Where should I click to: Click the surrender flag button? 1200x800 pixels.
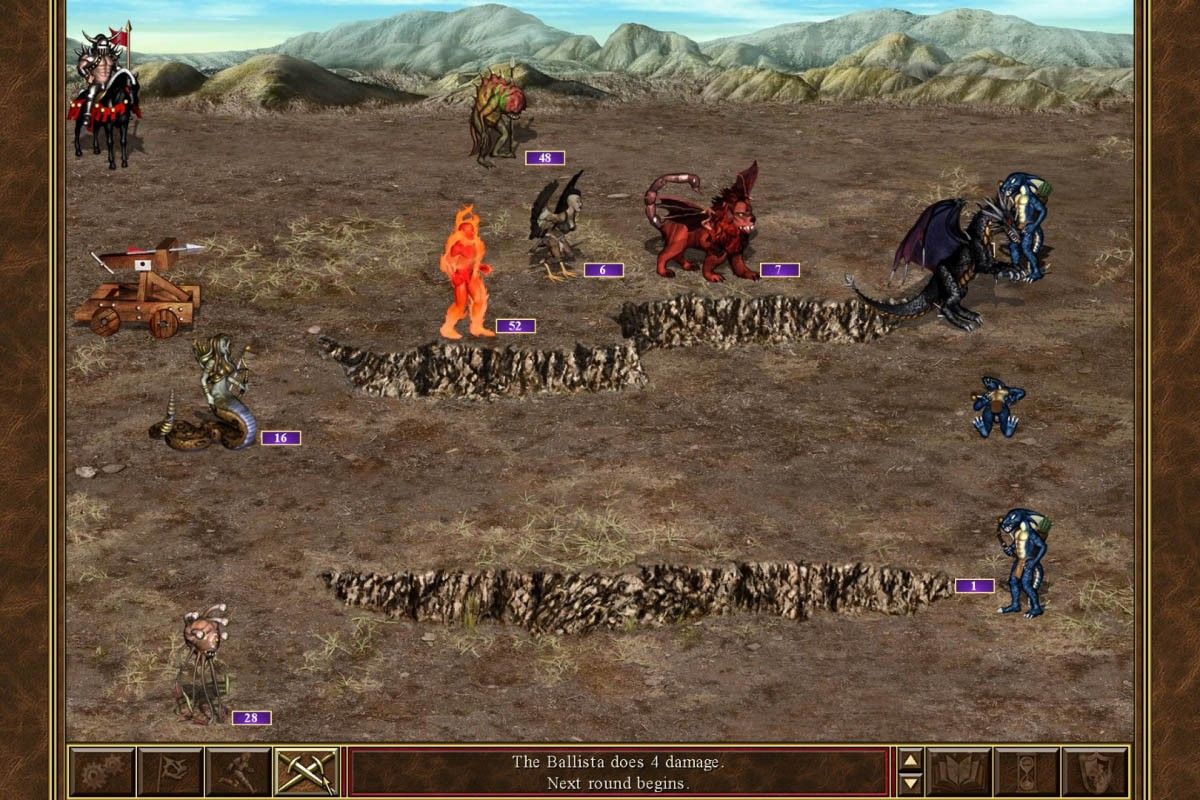pyautogui.click(x=170, y=772)
